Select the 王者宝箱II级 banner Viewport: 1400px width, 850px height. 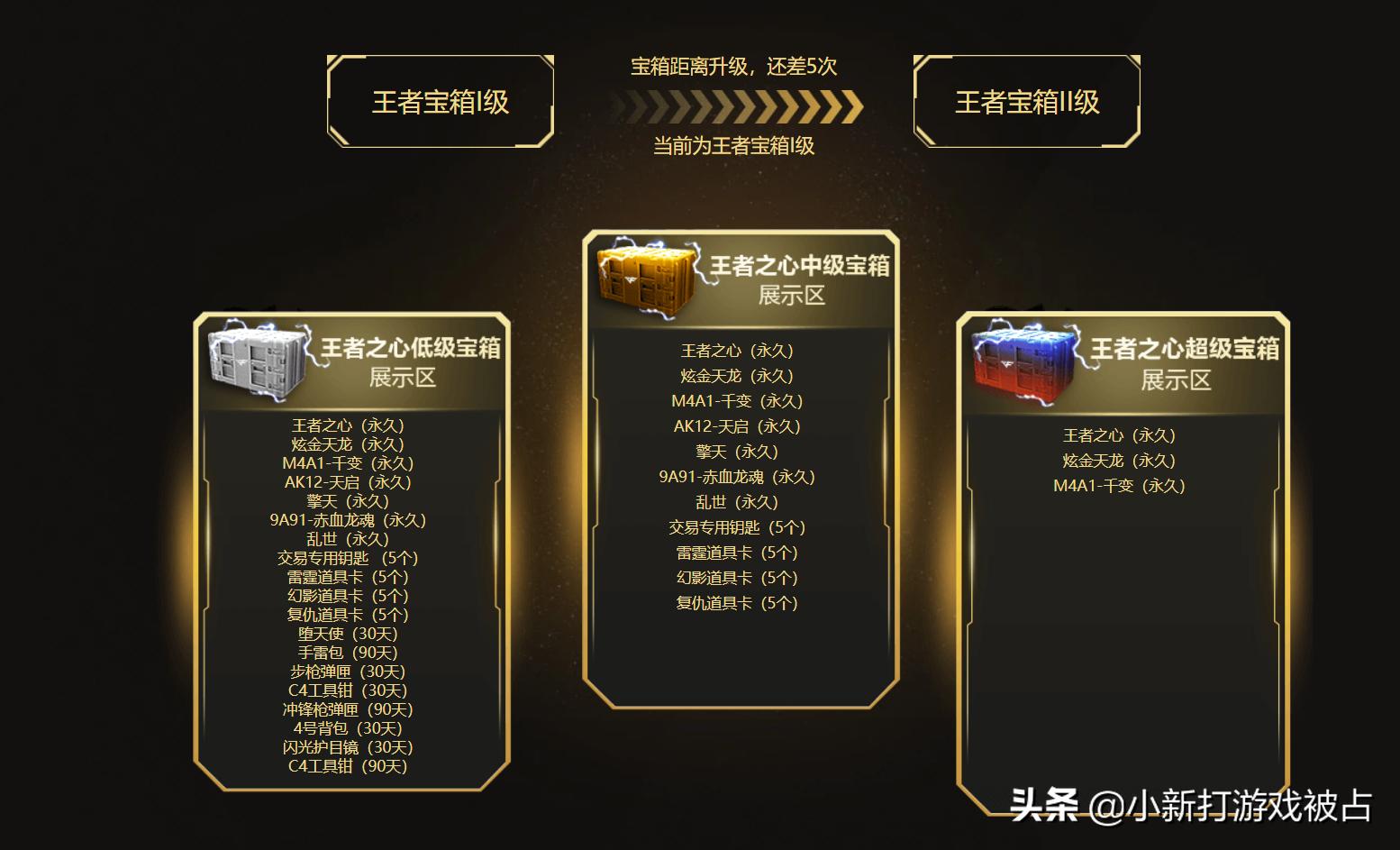(1026, 102)
